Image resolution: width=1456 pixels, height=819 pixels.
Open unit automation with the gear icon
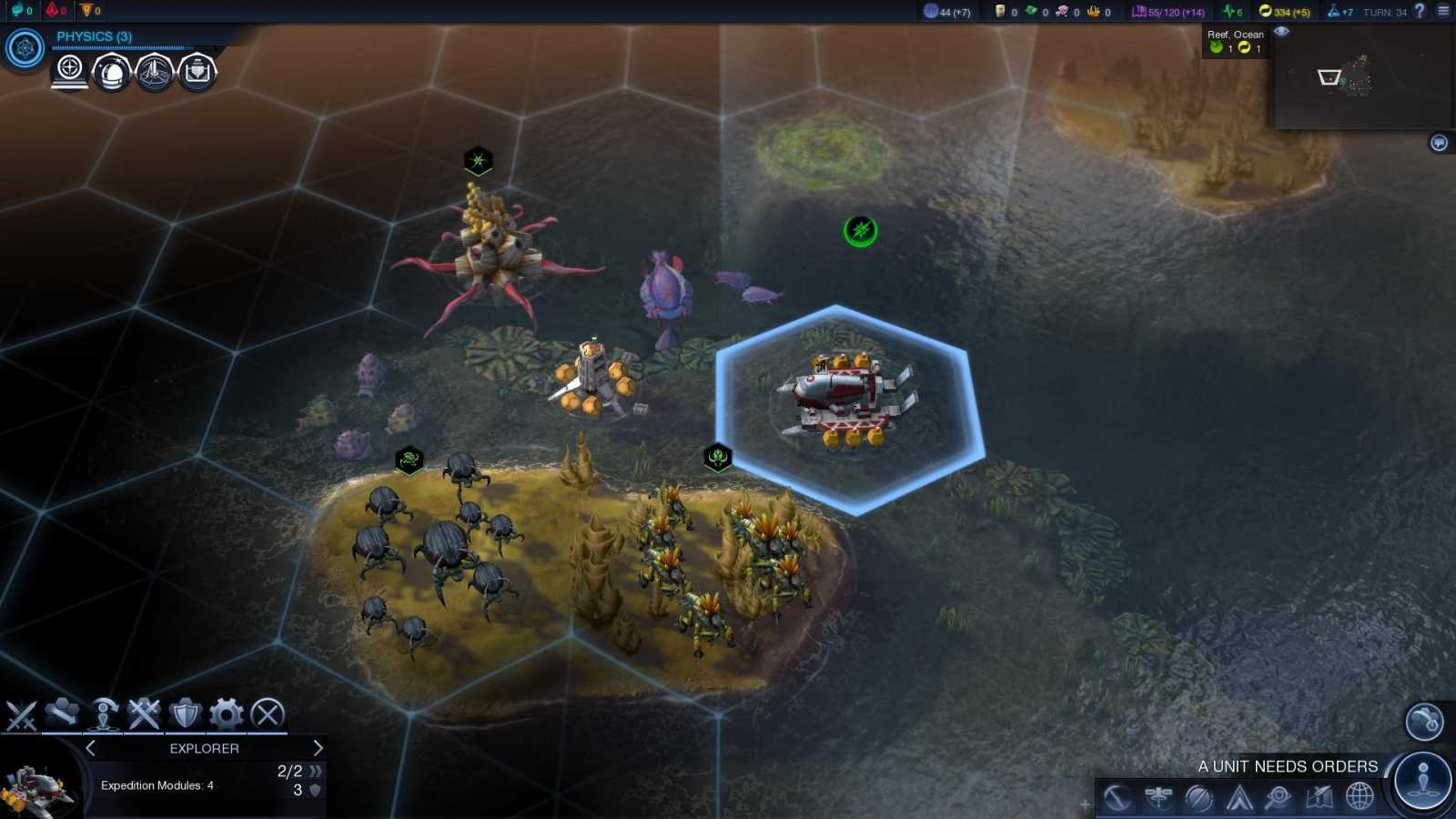pyautogui.click(x=224, y=713)
